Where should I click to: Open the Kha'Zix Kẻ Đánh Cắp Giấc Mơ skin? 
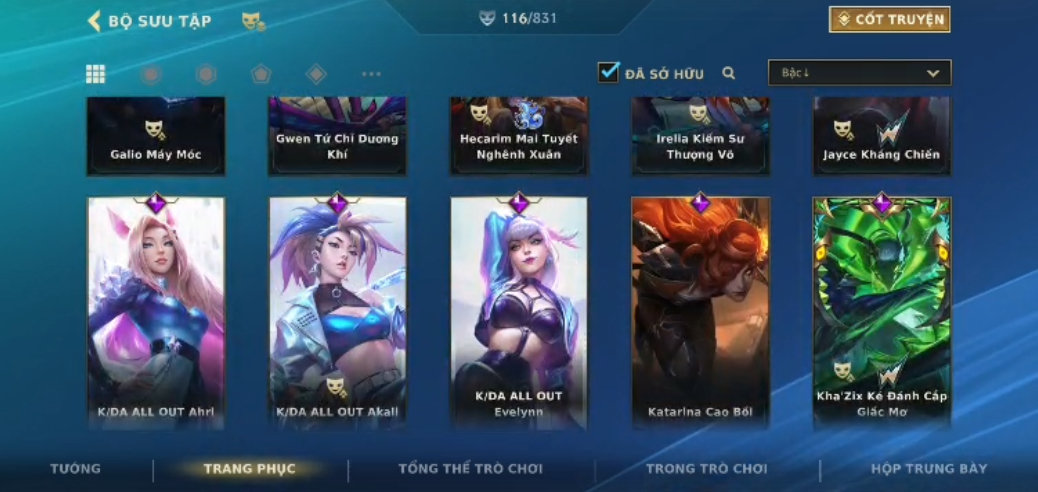tap(882, 312)
